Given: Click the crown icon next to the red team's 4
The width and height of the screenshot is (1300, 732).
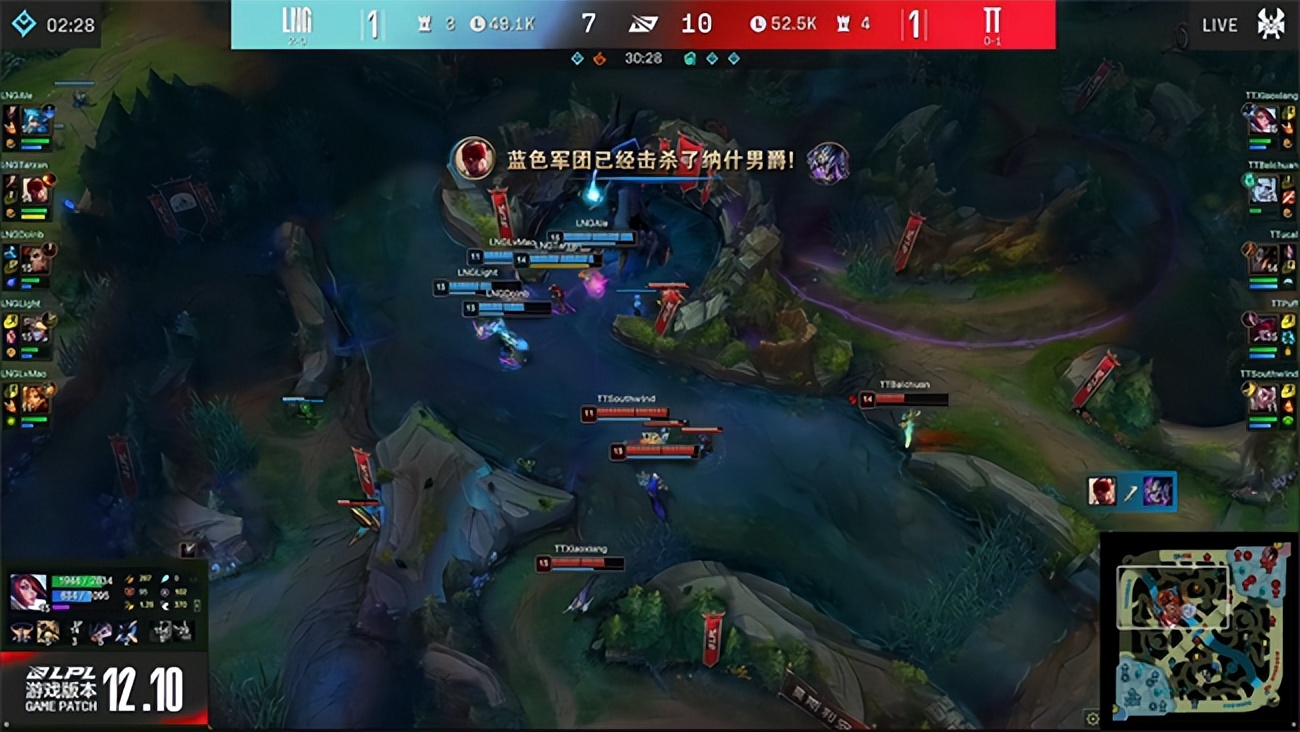Looking at the screenshot, I should tap(843, 22).
